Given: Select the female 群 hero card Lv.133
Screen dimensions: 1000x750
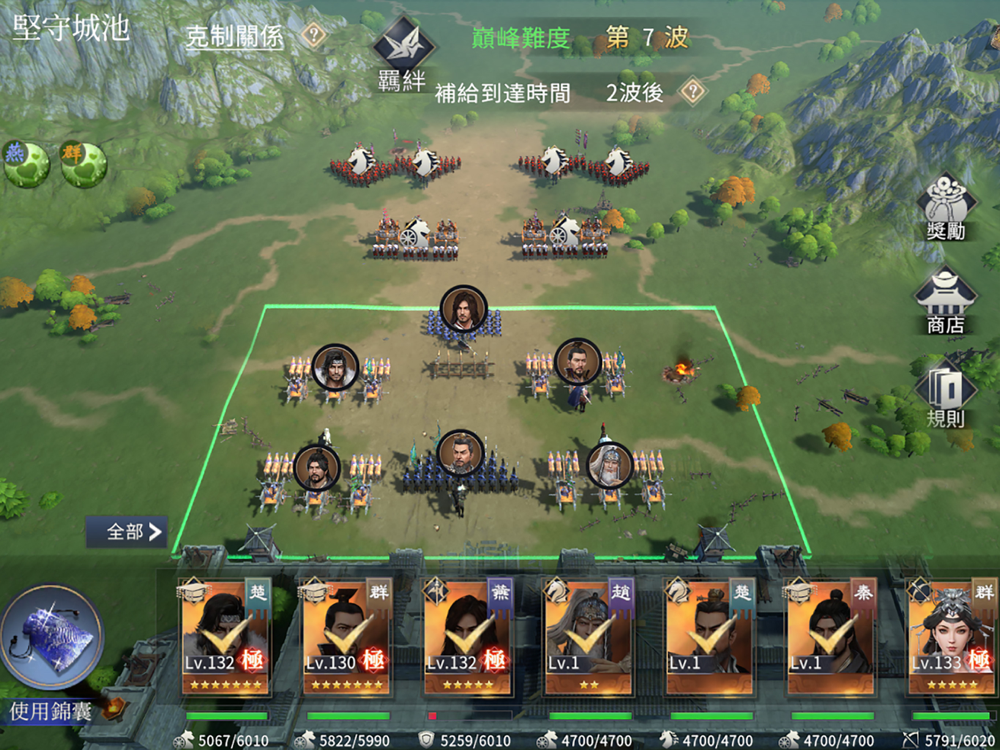Looking at the screenshot, I should pyautogui.click(x=952, y=636).
